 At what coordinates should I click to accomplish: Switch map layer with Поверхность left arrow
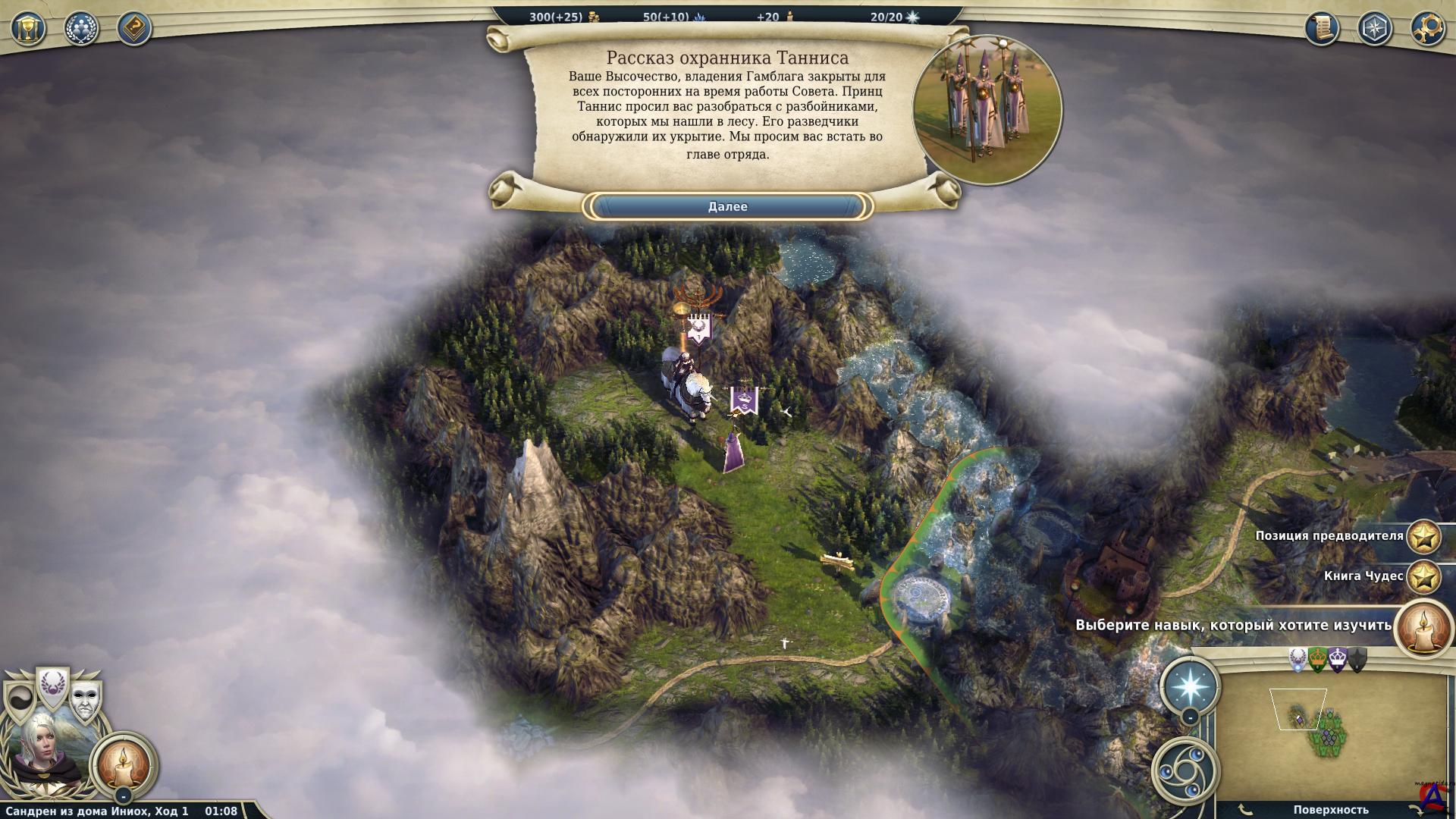[x=1245, y=810]
